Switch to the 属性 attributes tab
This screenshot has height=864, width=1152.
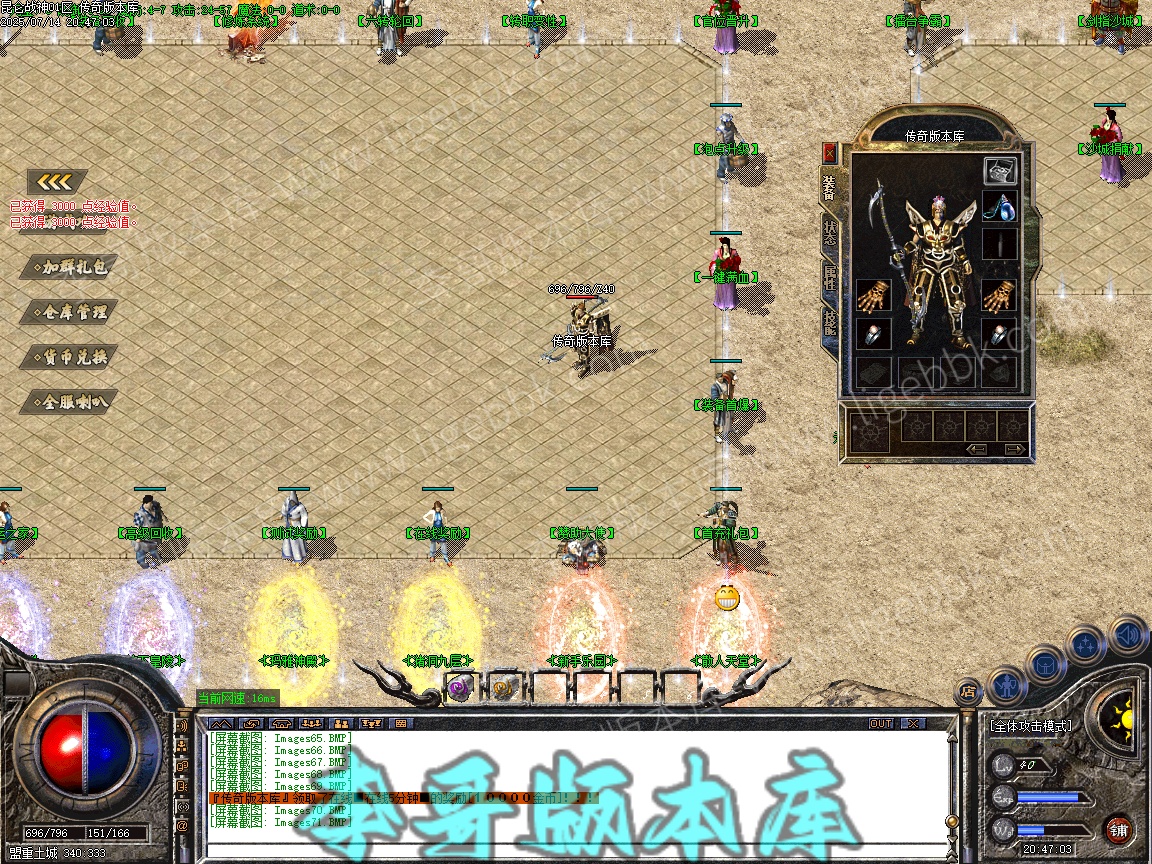tap(829, 278)
